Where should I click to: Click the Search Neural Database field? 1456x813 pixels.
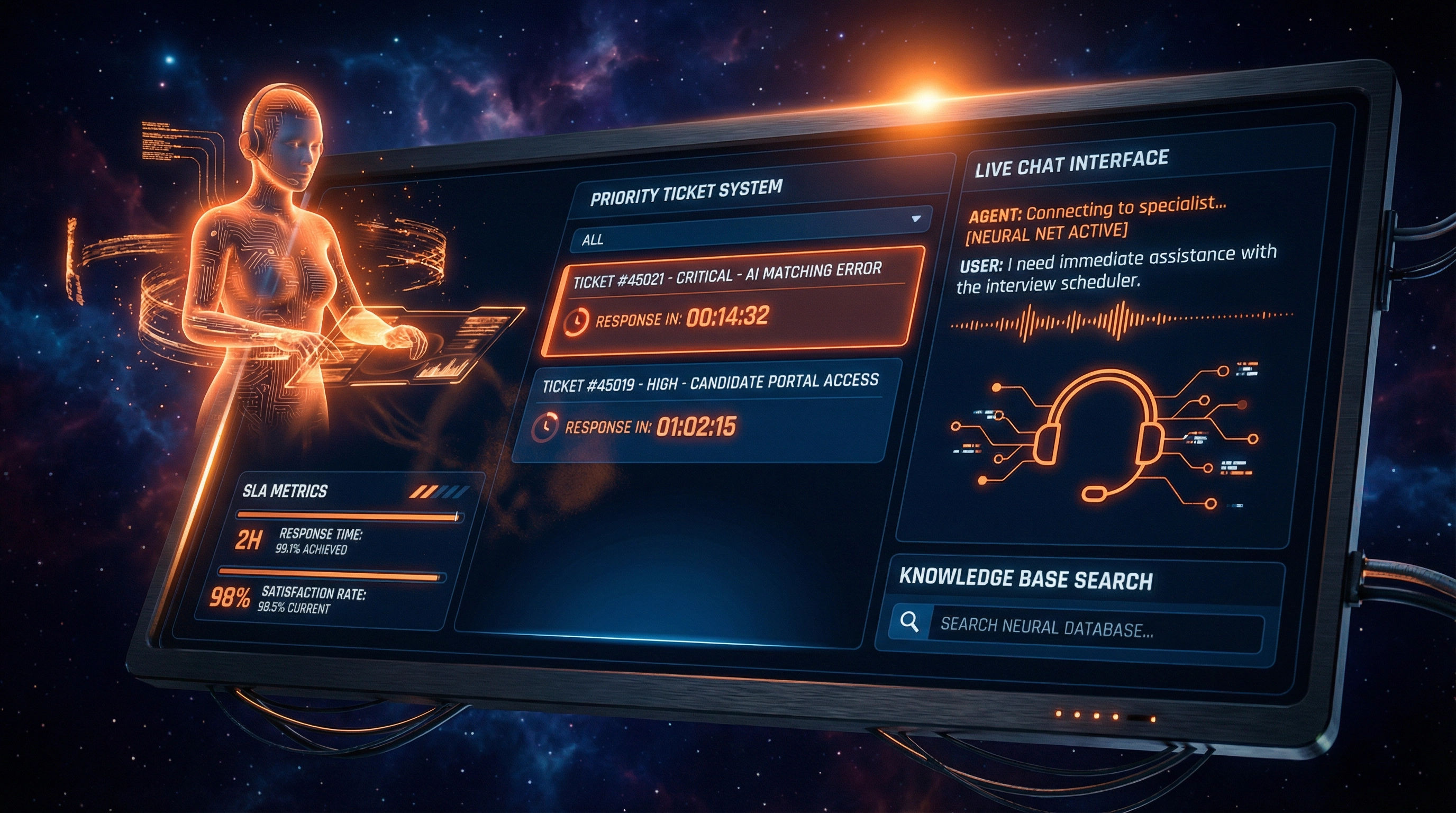(1094, 628)
